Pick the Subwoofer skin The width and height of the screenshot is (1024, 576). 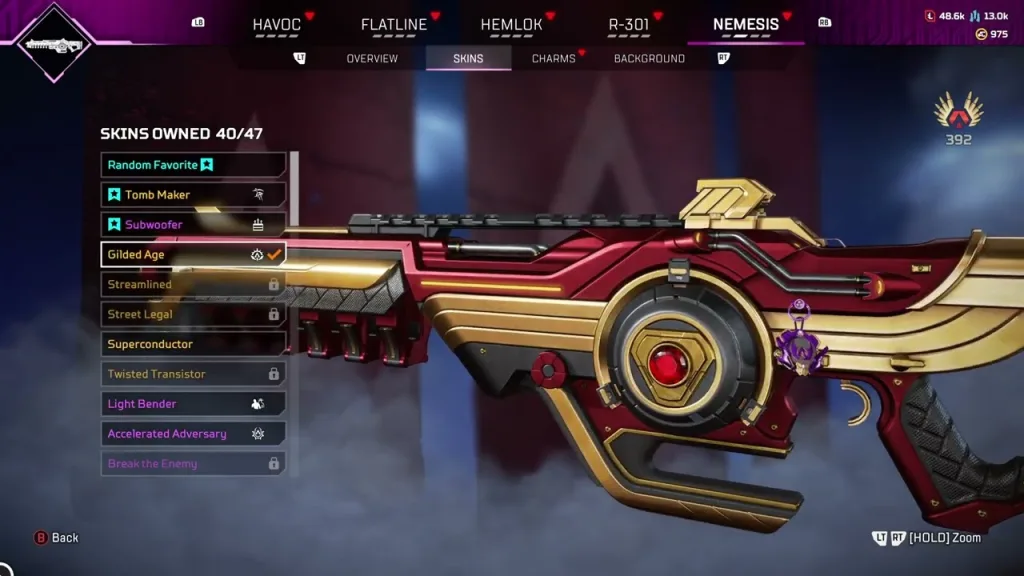tap(193, 225)
